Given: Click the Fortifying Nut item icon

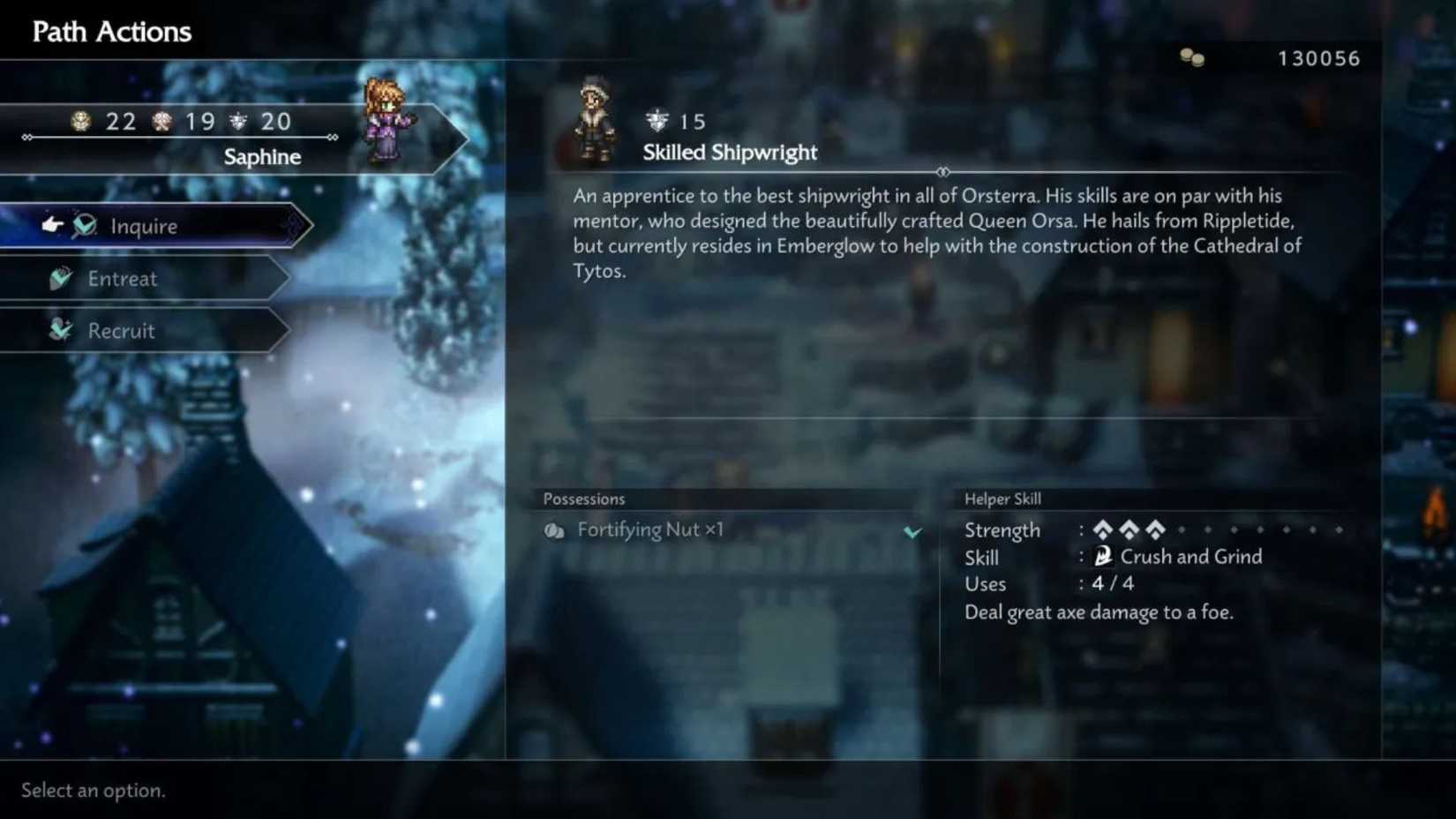Looking at the screenshot, I should click(555, 530).
